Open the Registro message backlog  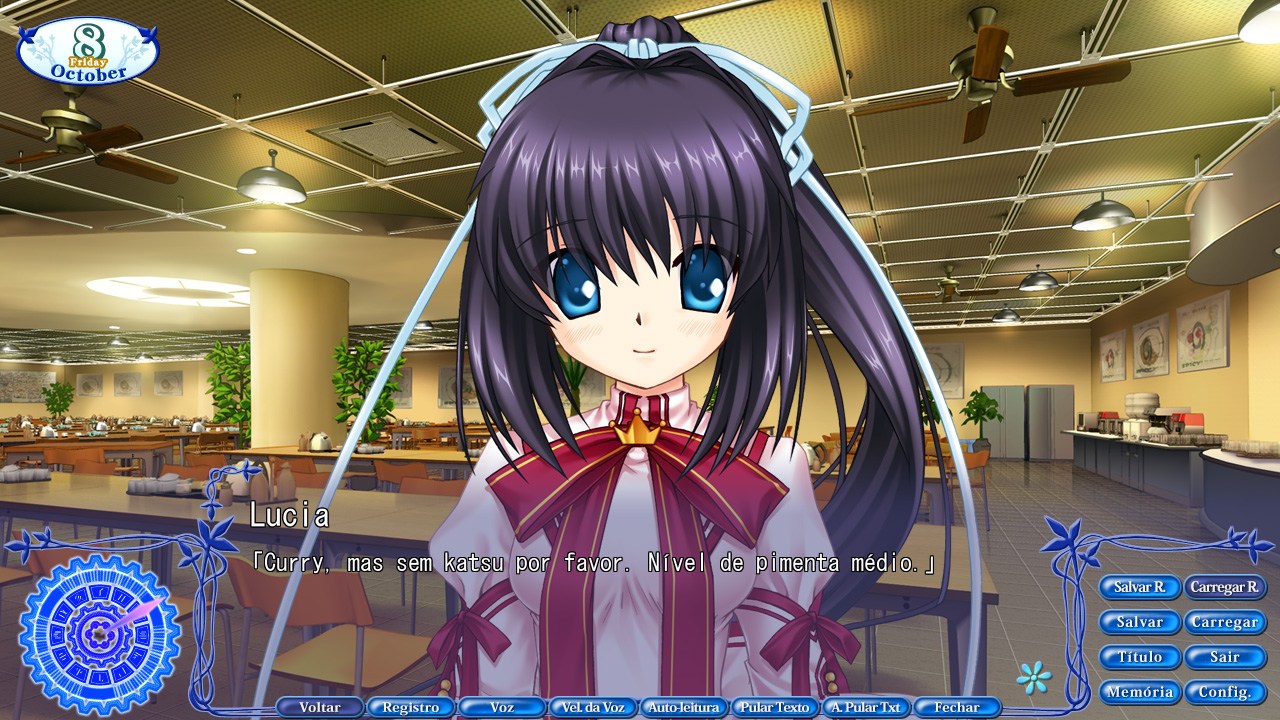(x=412, y=707)
